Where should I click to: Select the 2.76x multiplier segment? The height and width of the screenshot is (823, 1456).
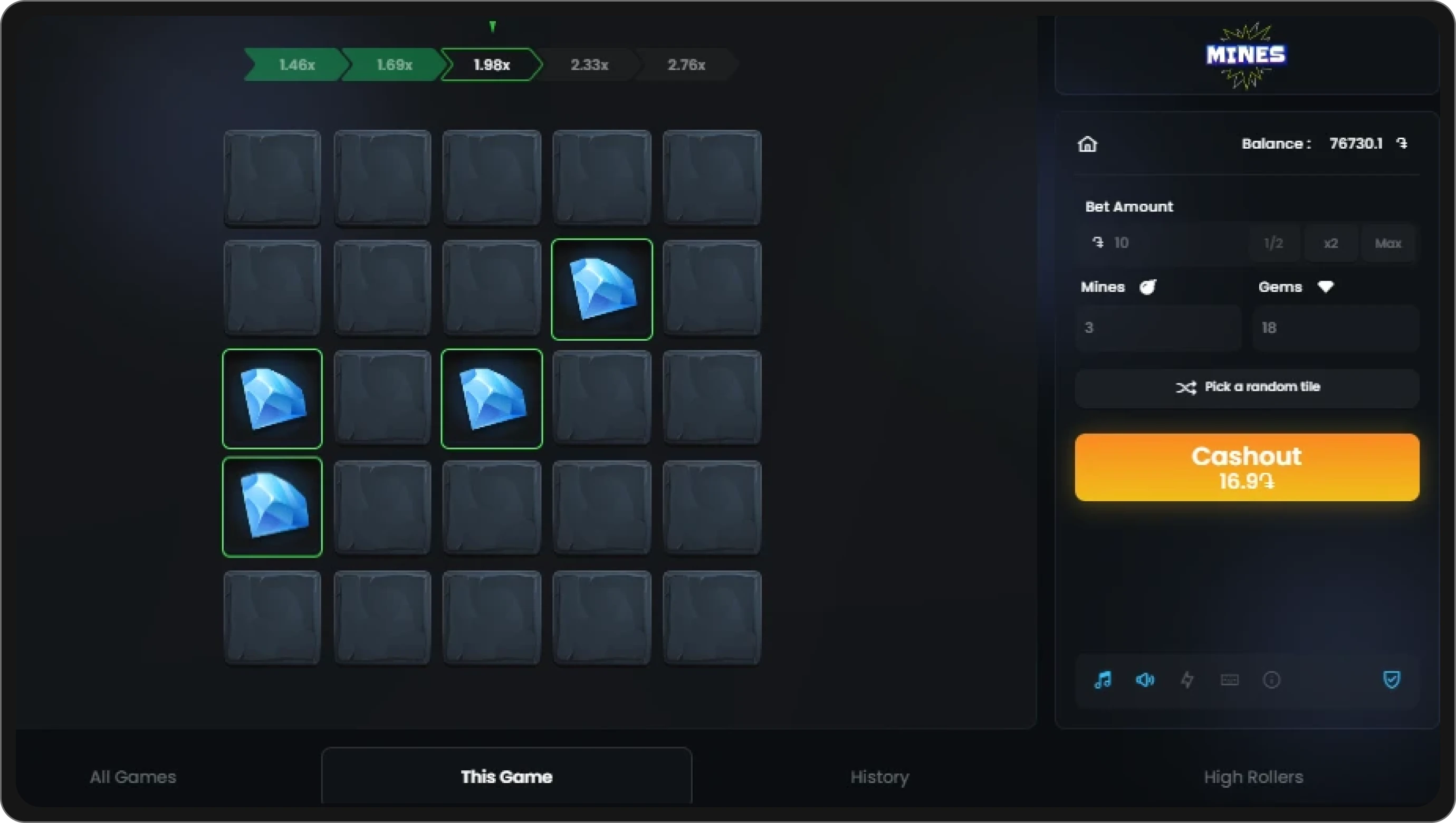686,64
